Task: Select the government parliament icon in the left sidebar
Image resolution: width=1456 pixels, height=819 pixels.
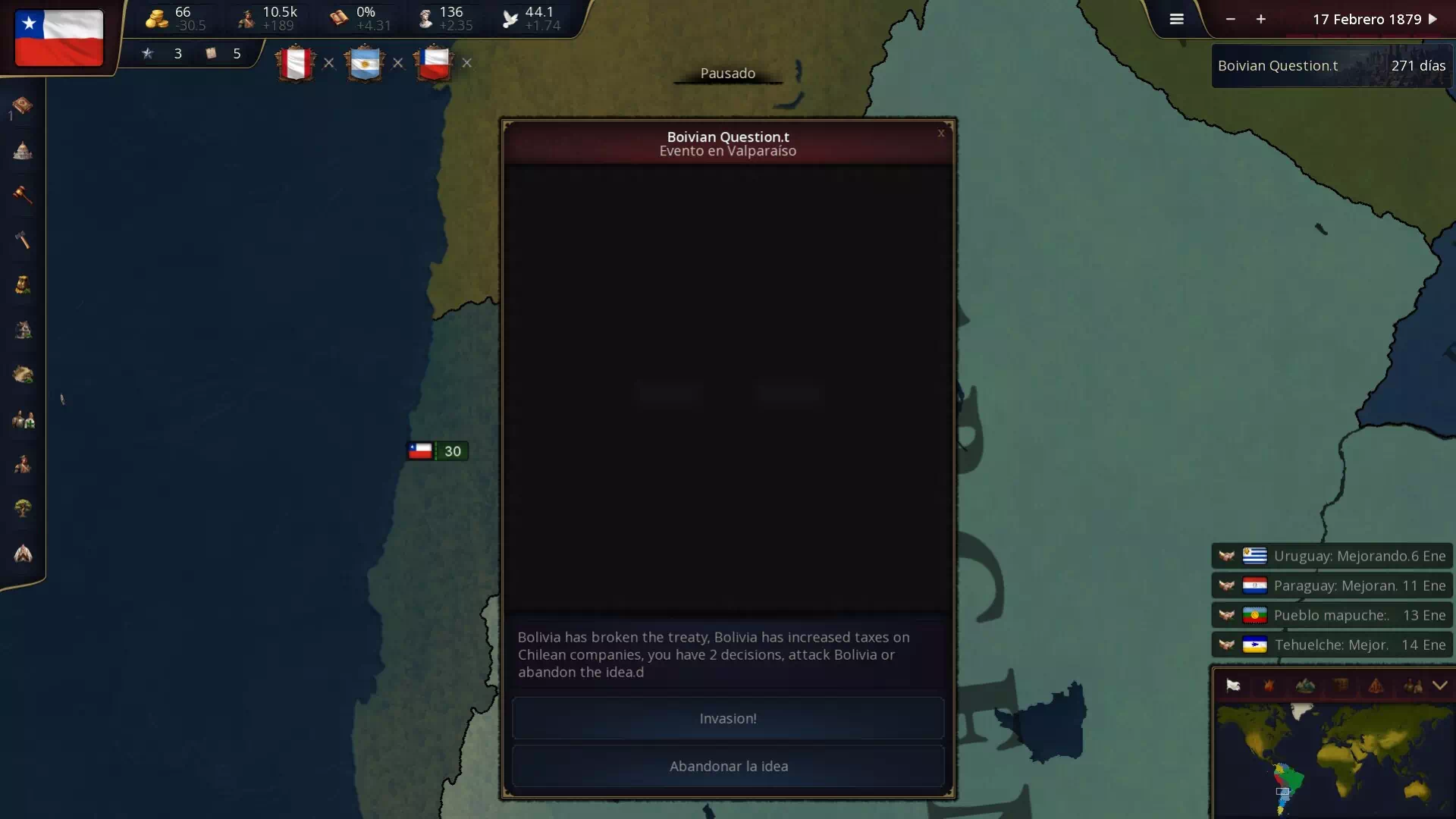Action: tap(22, 151)
